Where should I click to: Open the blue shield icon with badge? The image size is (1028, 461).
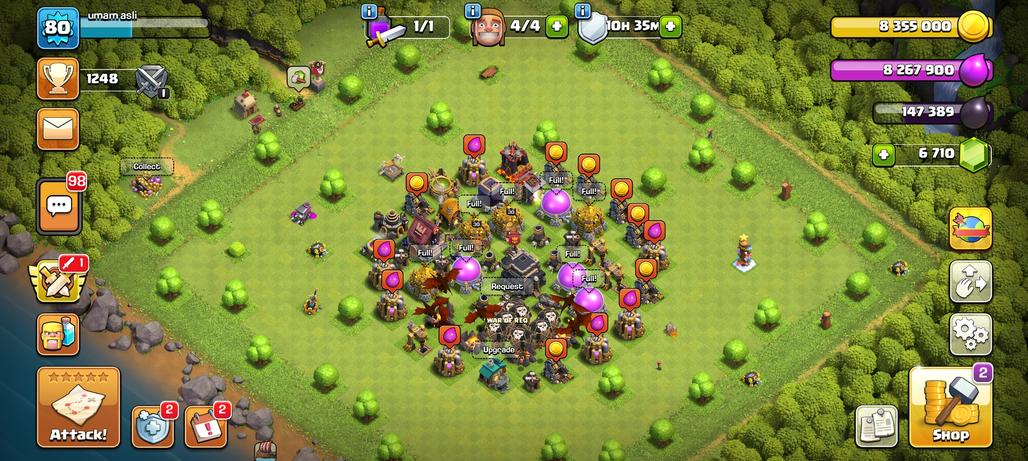point(151,426)
